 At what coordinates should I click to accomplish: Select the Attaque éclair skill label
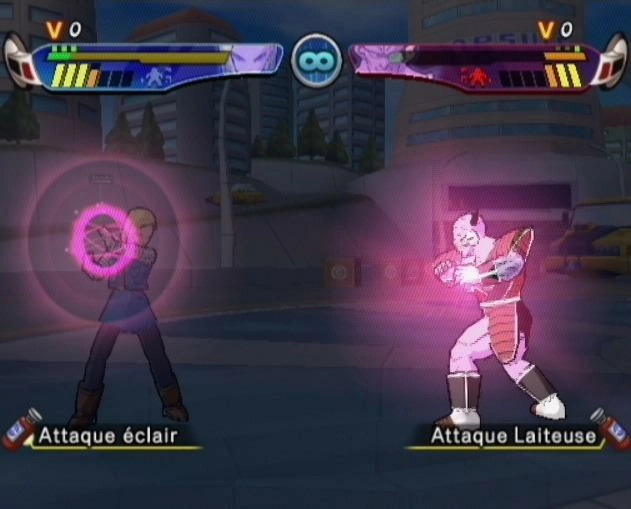(107, 436)
